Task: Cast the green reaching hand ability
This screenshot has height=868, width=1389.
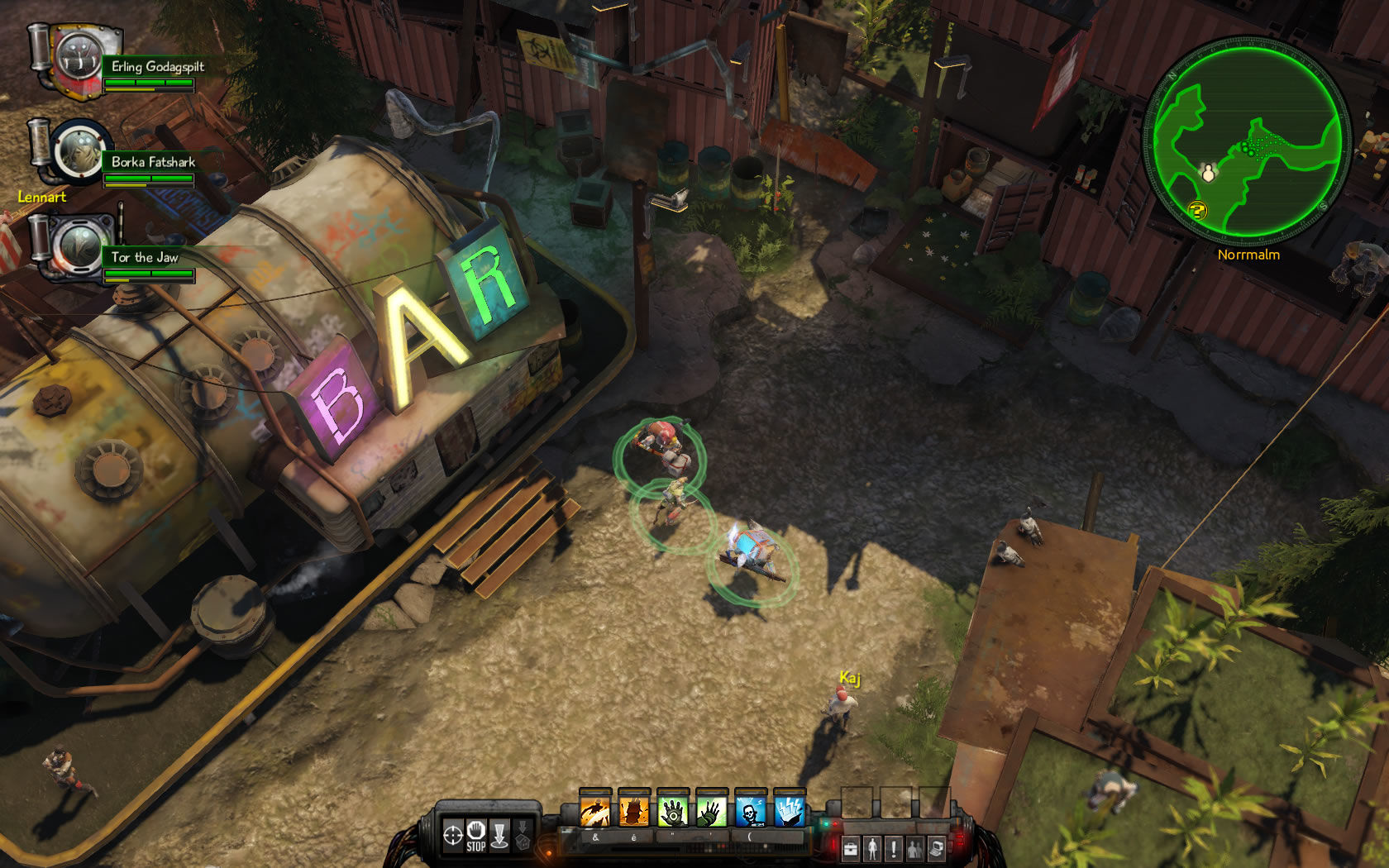Action: [x=712, y=811]
